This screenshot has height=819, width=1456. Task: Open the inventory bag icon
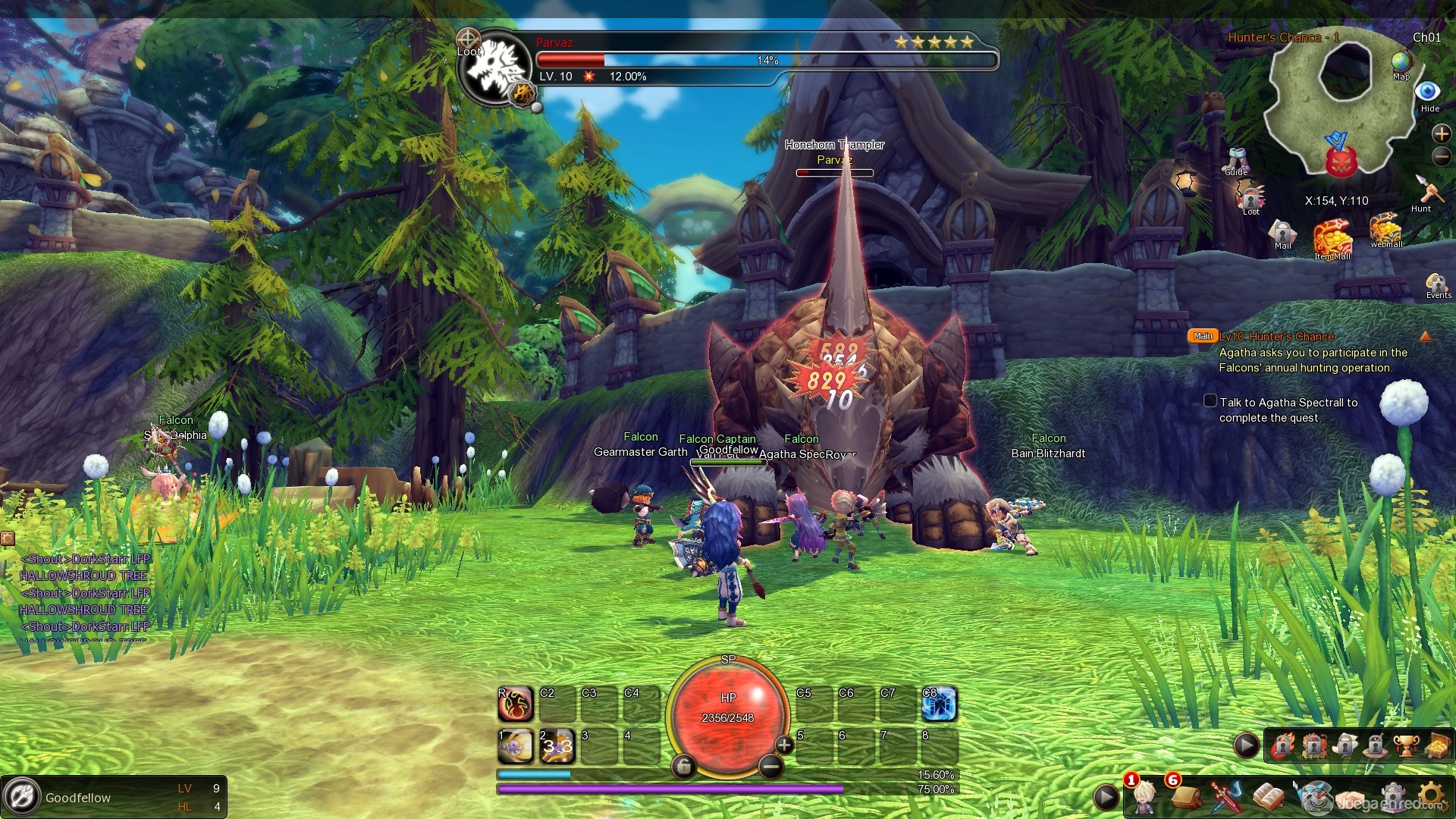coord(1185,796)
